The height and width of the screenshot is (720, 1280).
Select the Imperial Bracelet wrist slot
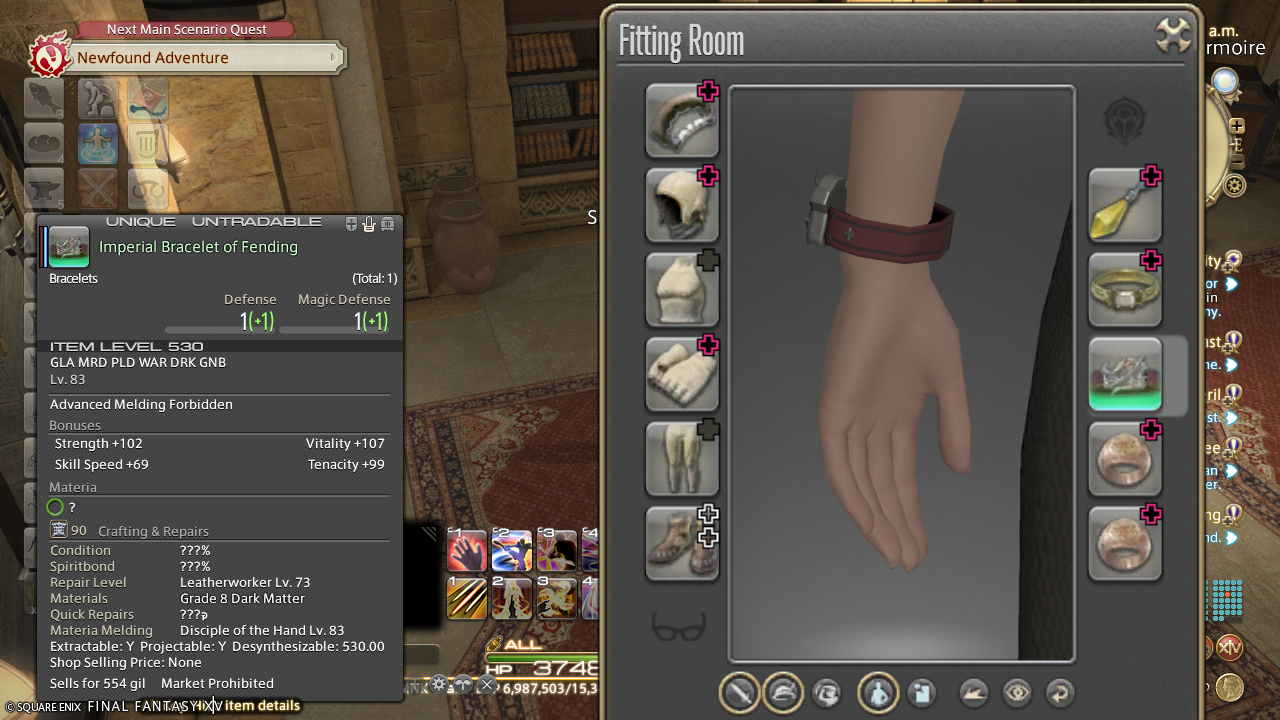[x=1125, y=374]
